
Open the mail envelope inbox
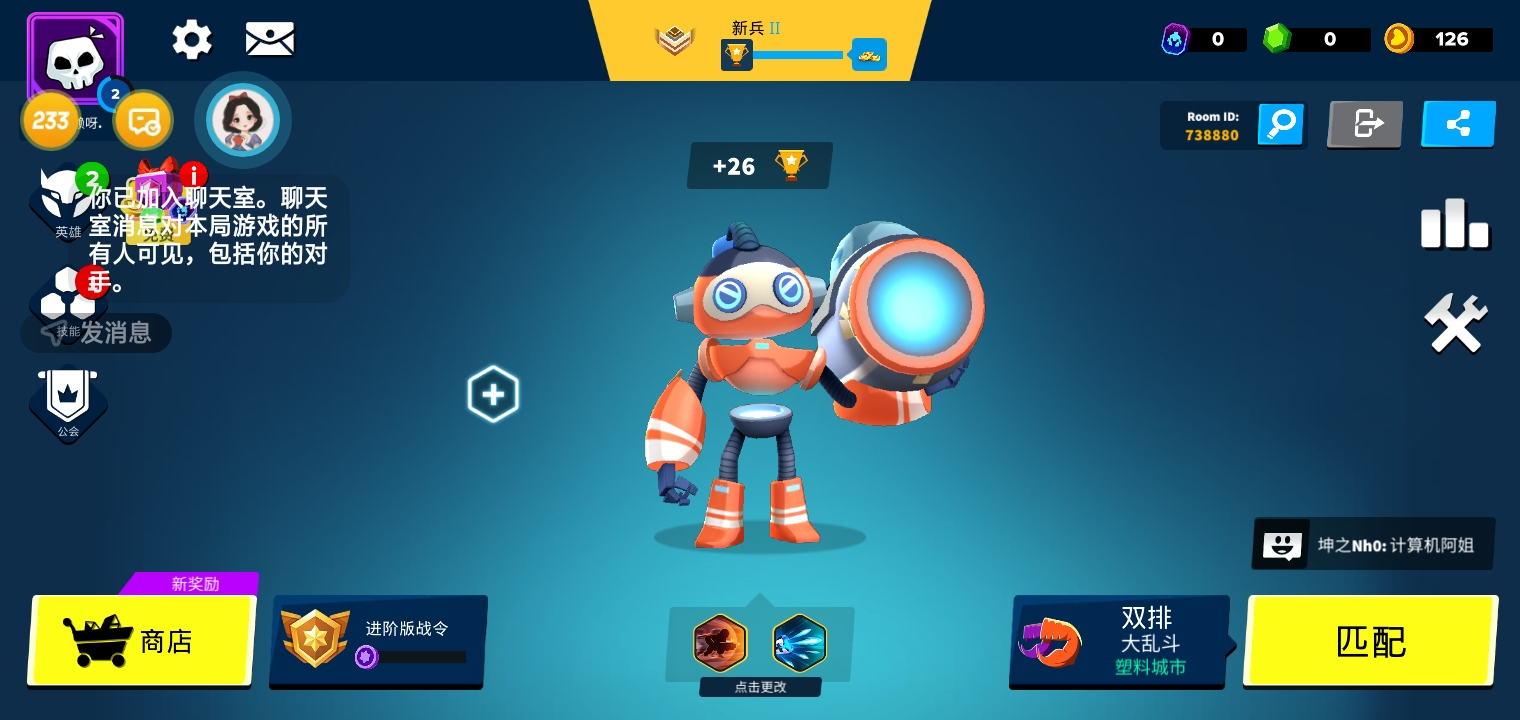pyautogui.click(x=270, y=40)
